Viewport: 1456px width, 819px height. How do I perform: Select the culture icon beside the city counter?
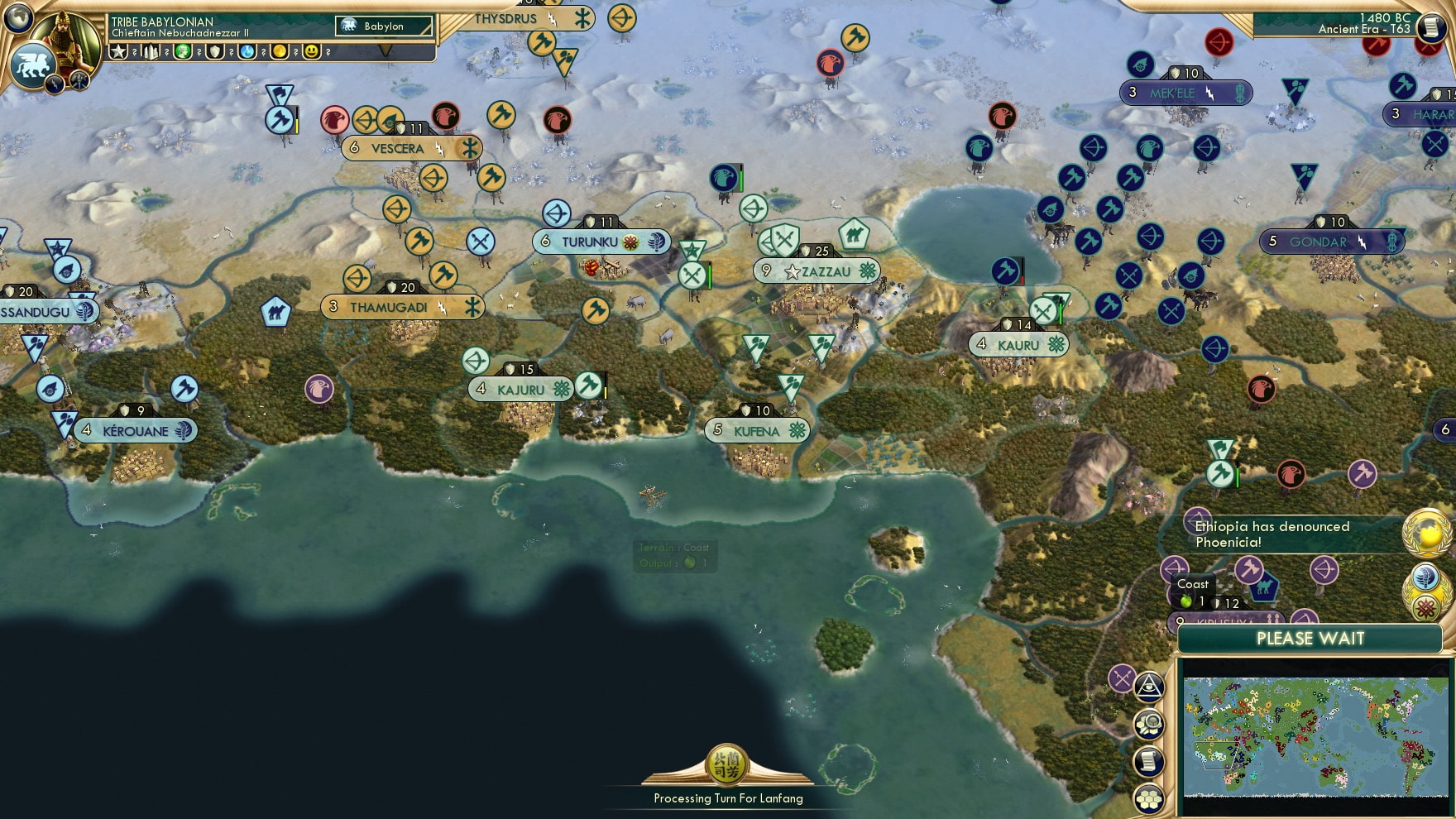184,51
